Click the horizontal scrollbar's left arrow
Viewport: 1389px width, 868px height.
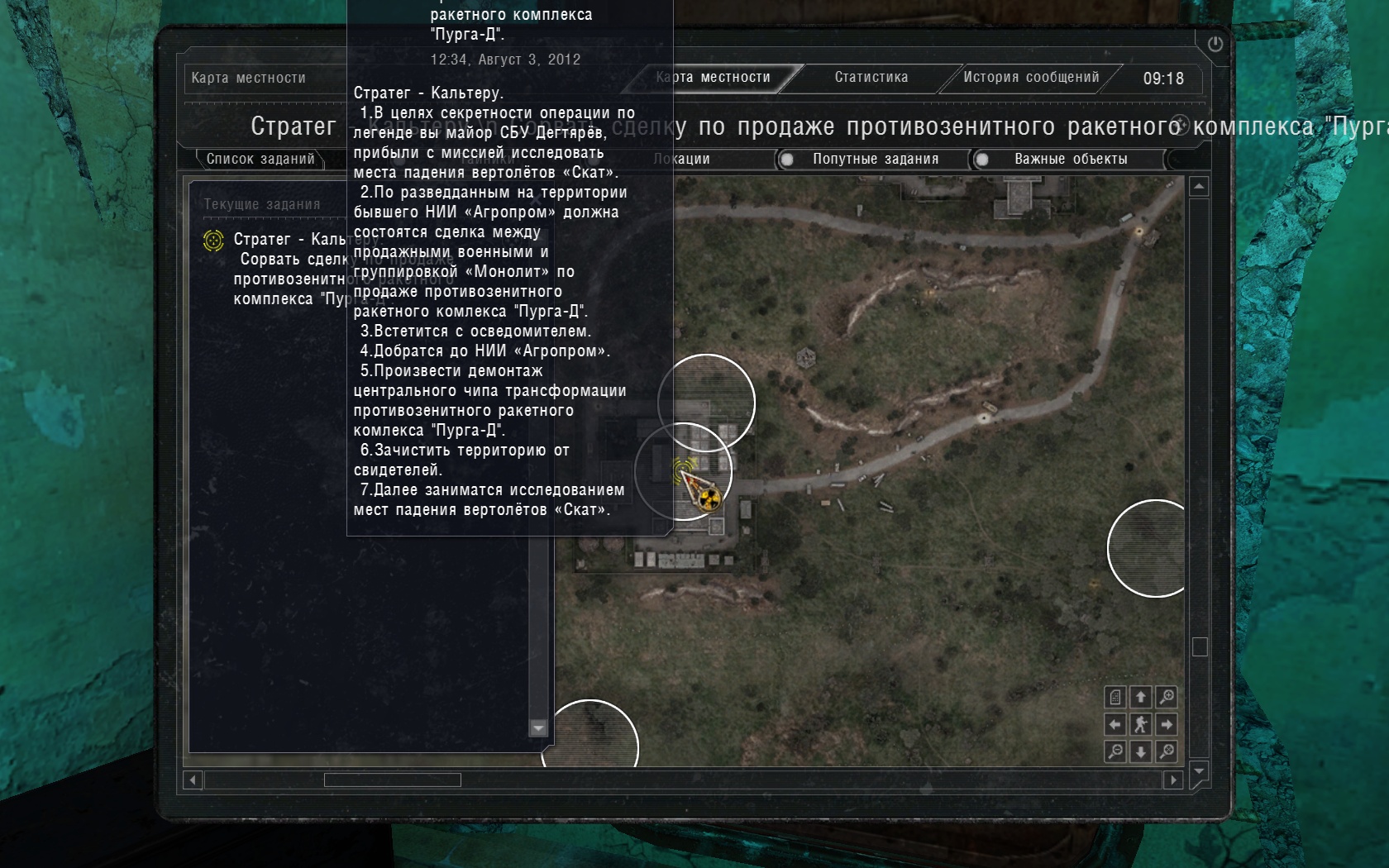(193, 780)
